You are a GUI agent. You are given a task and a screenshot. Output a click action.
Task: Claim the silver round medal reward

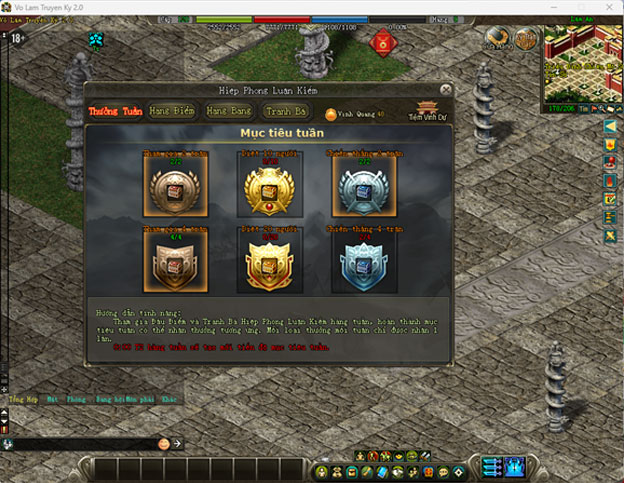pos(364,186)
